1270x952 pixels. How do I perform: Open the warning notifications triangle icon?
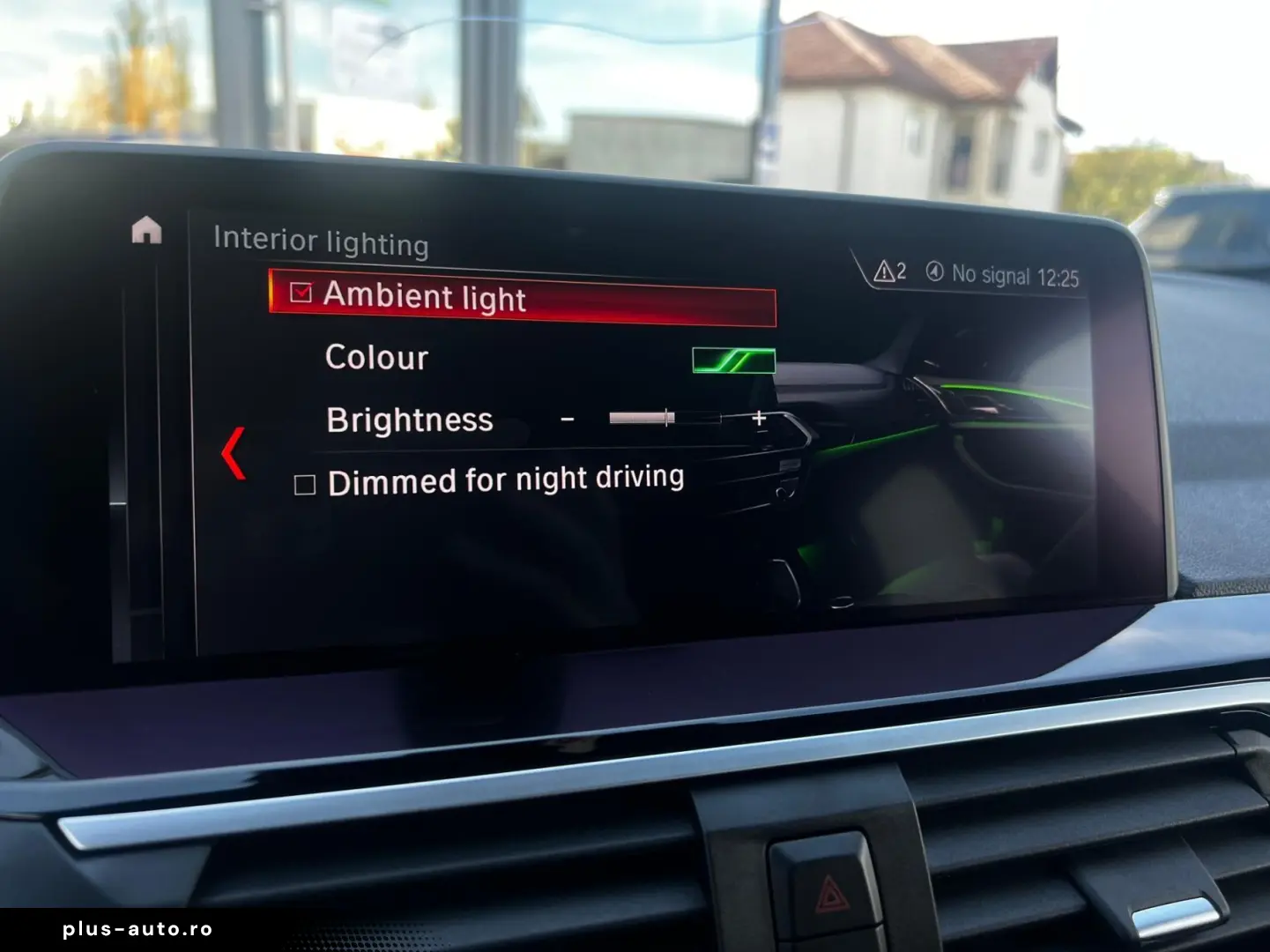[x=884, y=271]
